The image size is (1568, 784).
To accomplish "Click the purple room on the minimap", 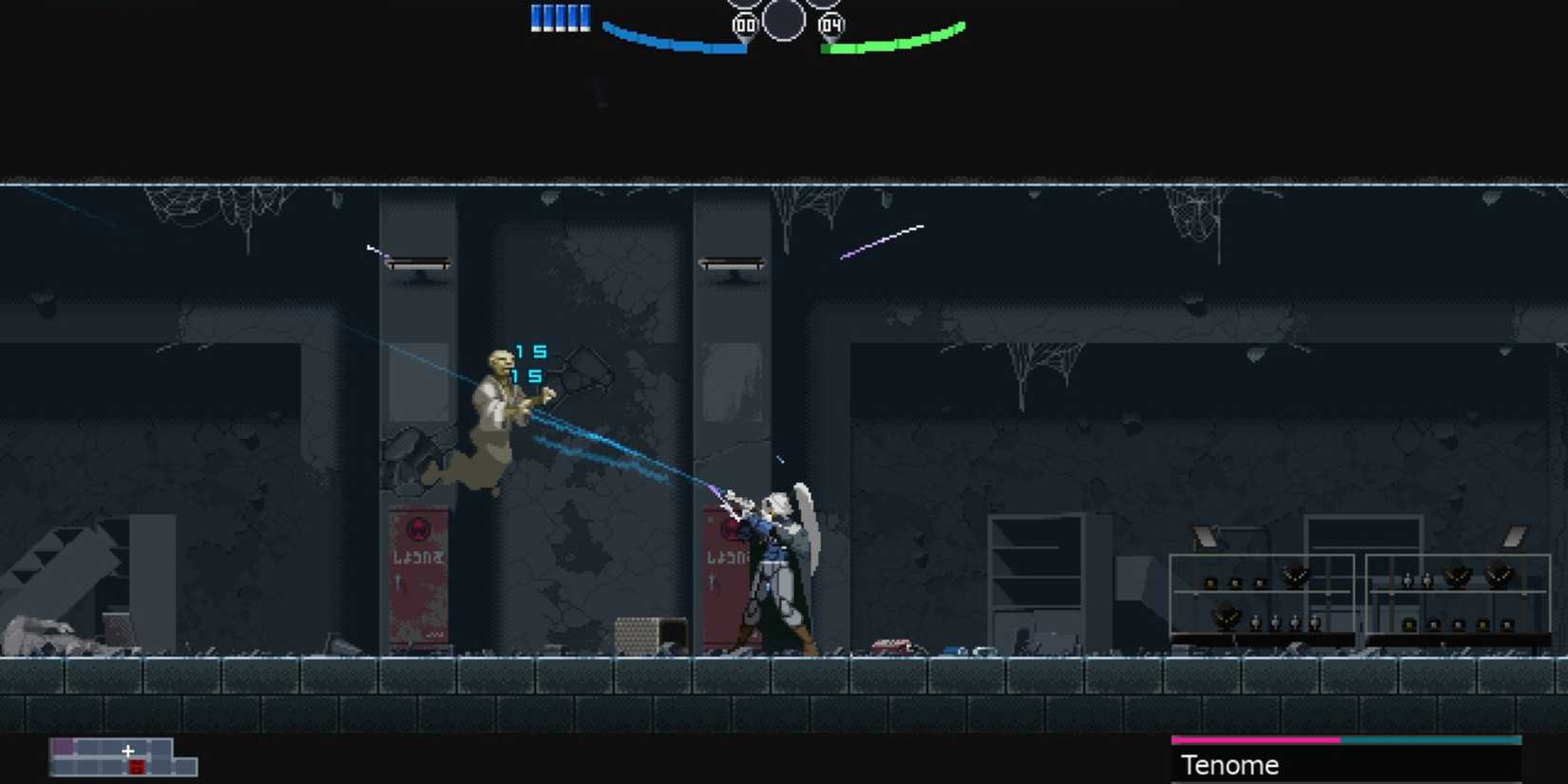I will pos(63,747).
